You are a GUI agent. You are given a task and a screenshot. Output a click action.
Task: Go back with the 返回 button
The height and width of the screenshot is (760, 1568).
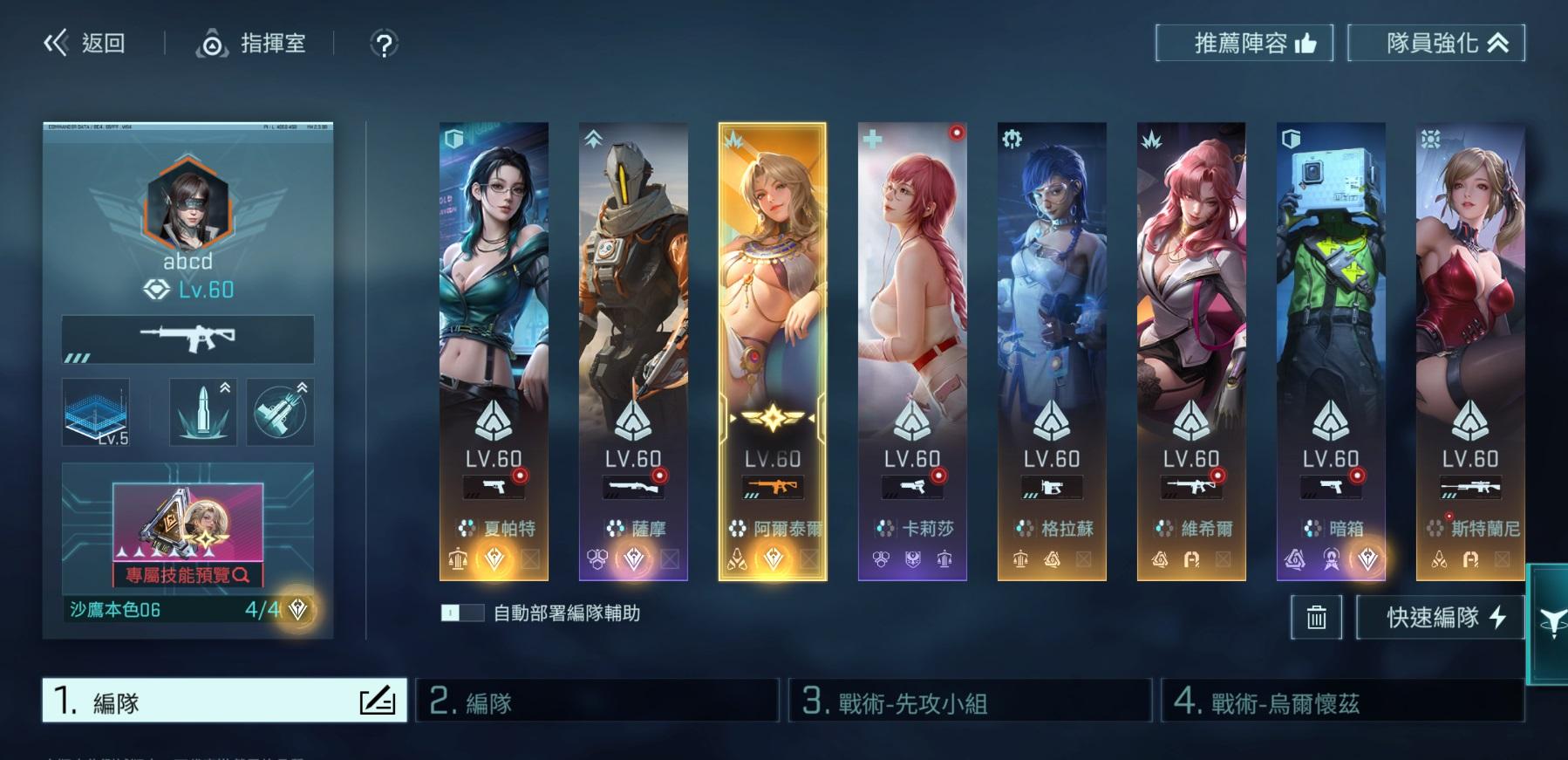click(x=85, y=43)
